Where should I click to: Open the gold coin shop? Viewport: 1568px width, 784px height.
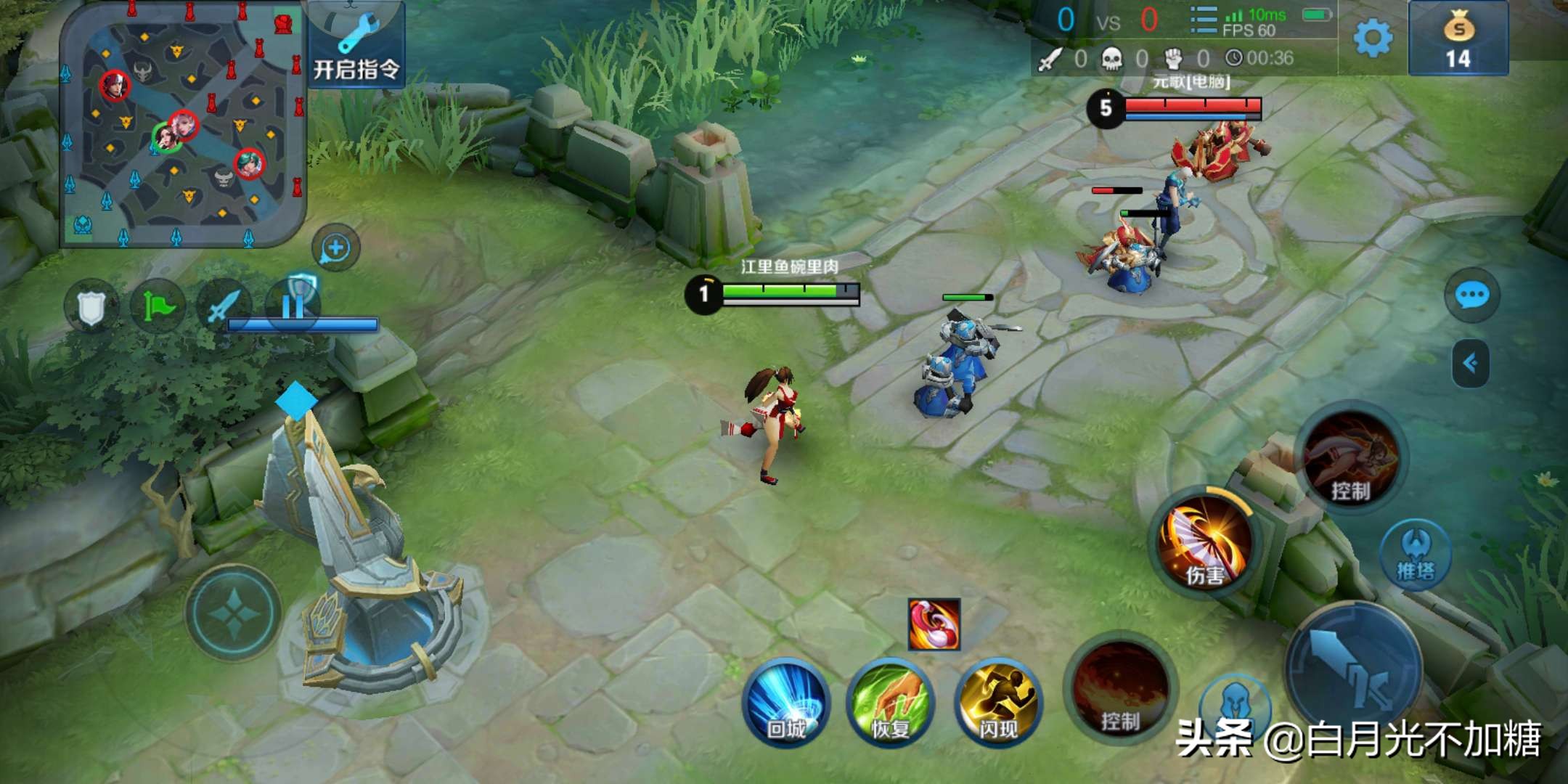coord(1458,39)
